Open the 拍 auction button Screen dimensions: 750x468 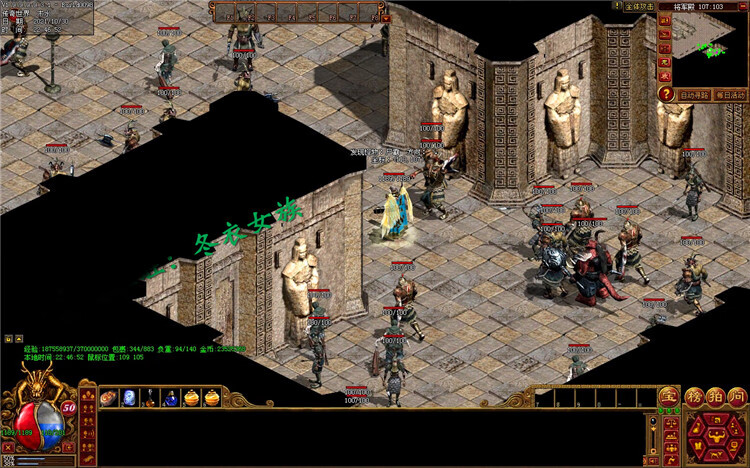[716, 397]
